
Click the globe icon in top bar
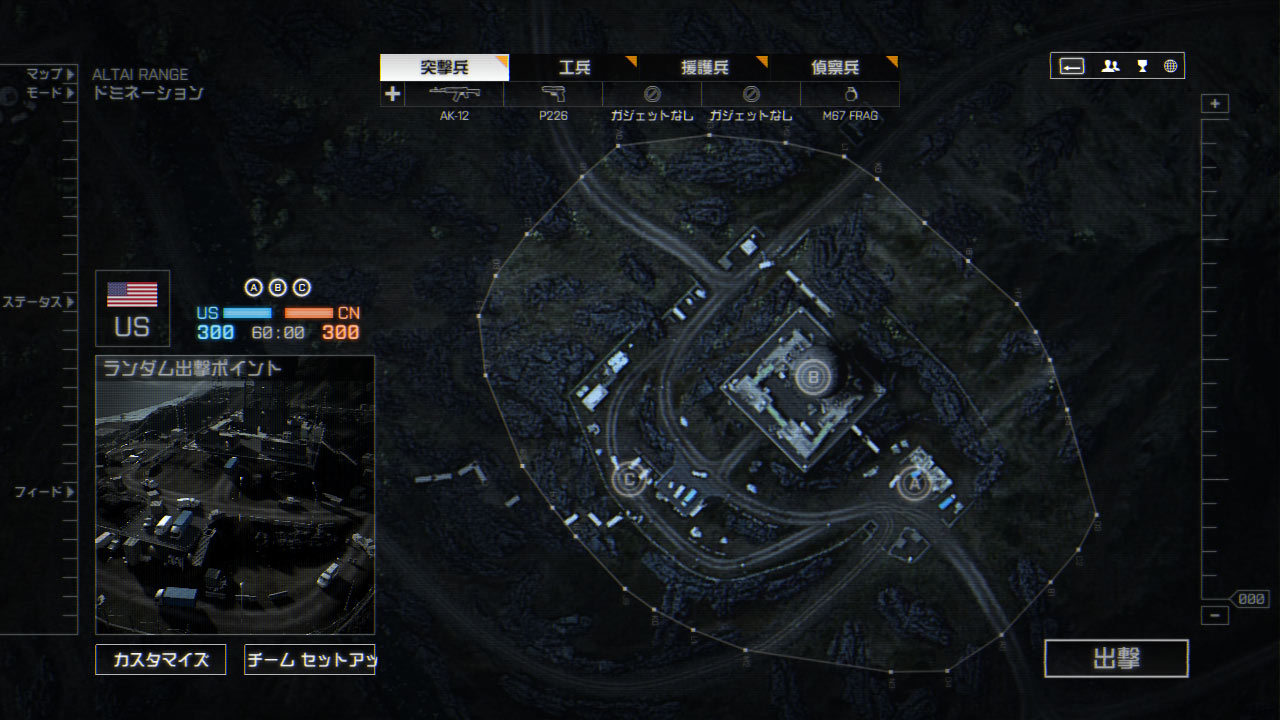click(x=1170, y=66)
